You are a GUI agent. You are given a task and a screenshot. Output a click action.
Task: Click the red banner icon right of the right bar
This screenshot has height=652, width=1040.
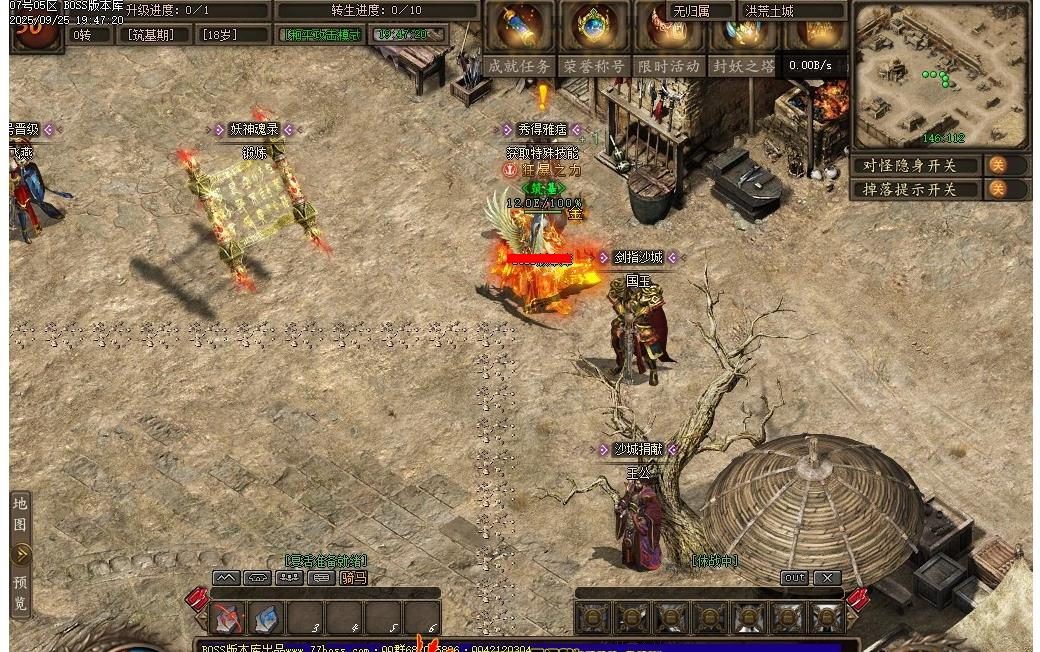[857, 600]
